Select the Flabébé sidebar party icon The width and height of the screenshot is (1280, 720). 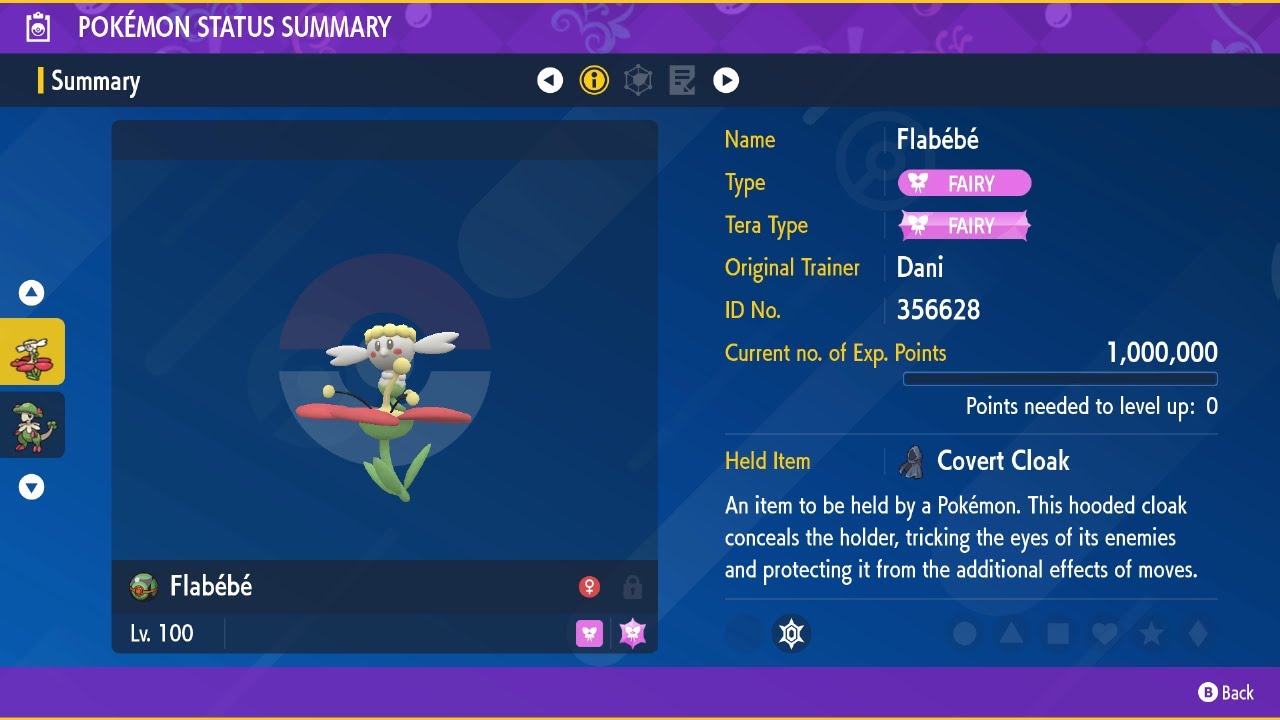tap(31, 351)
